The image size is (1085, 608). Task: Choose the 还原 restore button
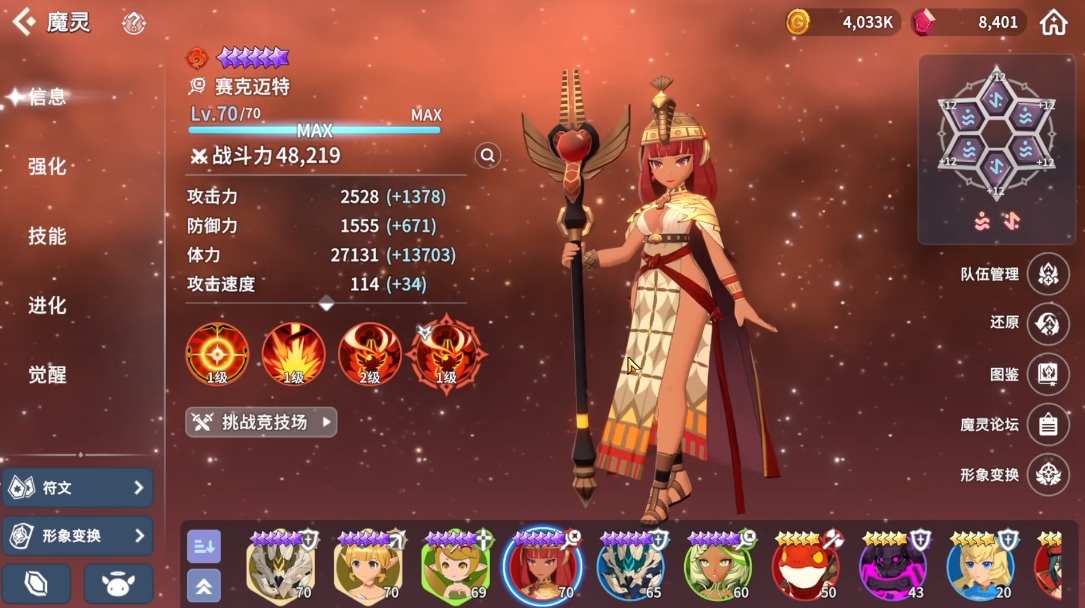pos(1047,323)
